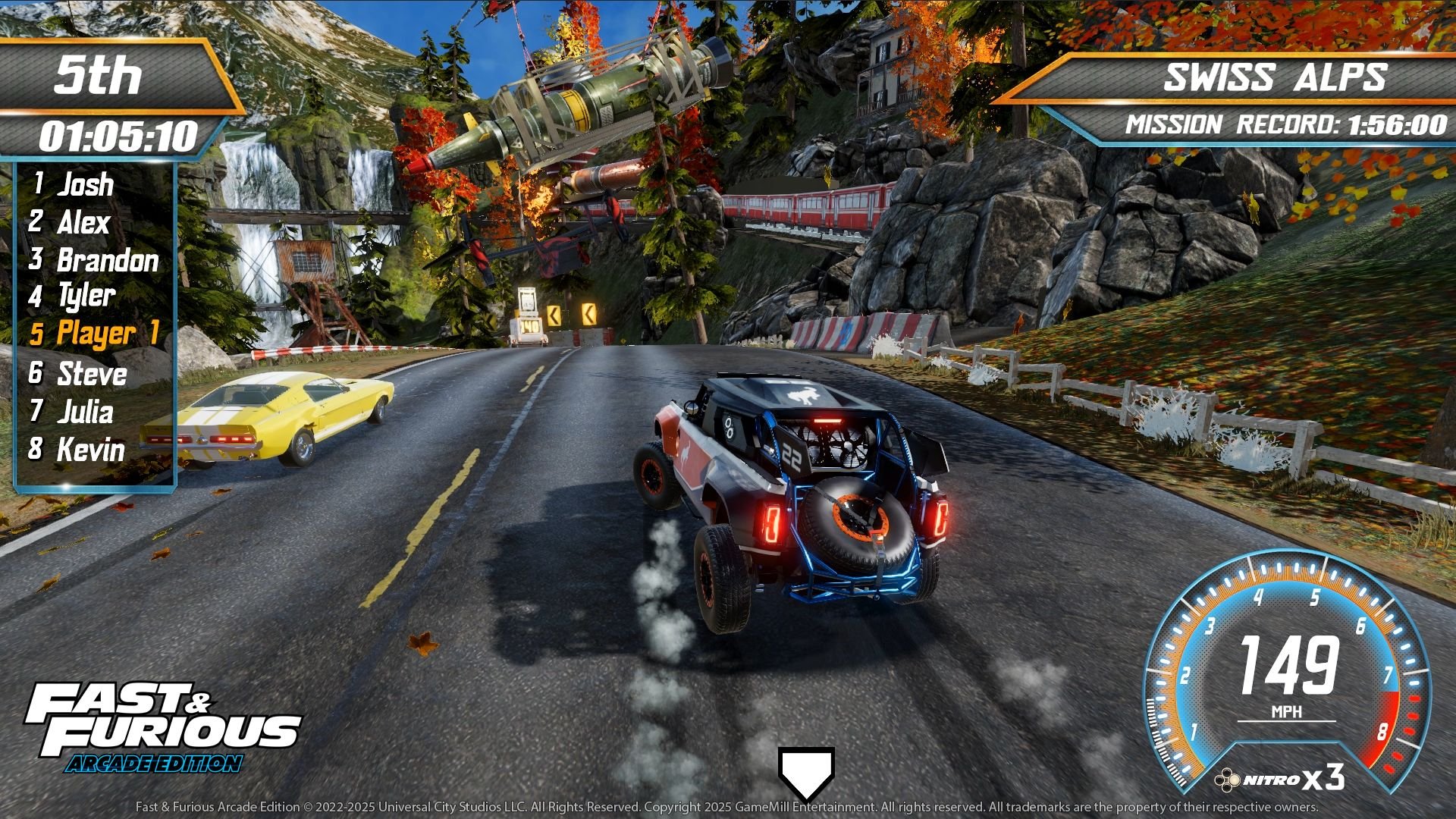Click Josh in first place
Viewport: 1456px width, 819px height.
[76, 184]
